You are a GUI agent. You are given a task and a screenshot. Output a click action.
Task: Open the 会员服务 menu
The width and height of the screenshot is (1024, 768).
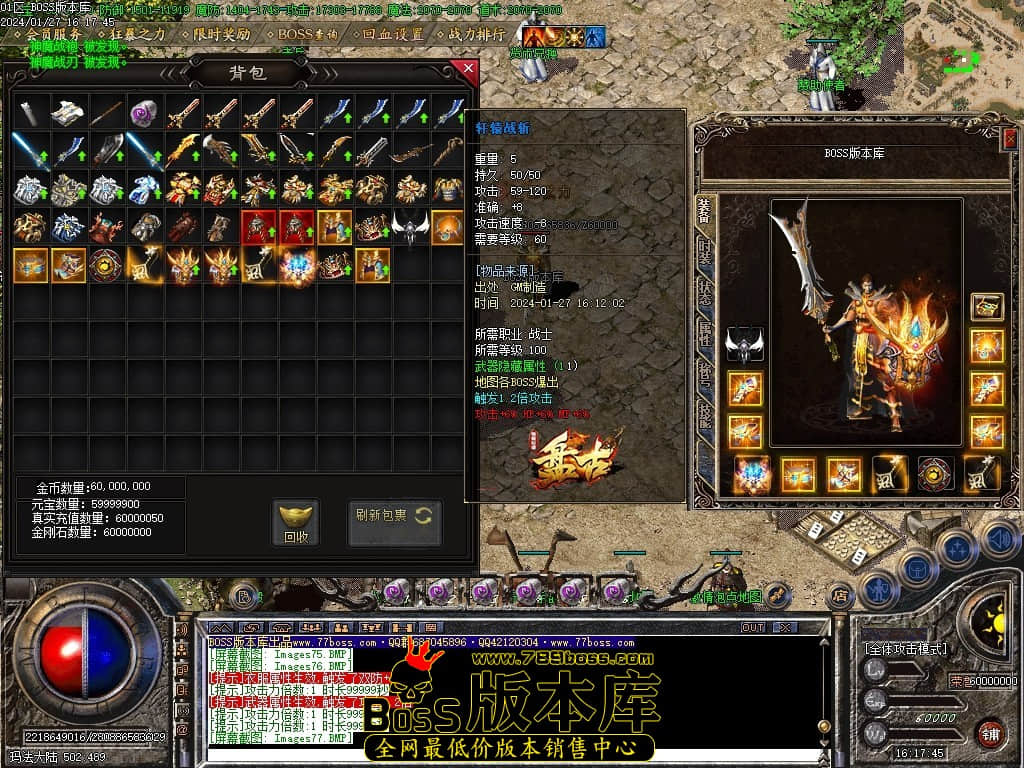55,33
